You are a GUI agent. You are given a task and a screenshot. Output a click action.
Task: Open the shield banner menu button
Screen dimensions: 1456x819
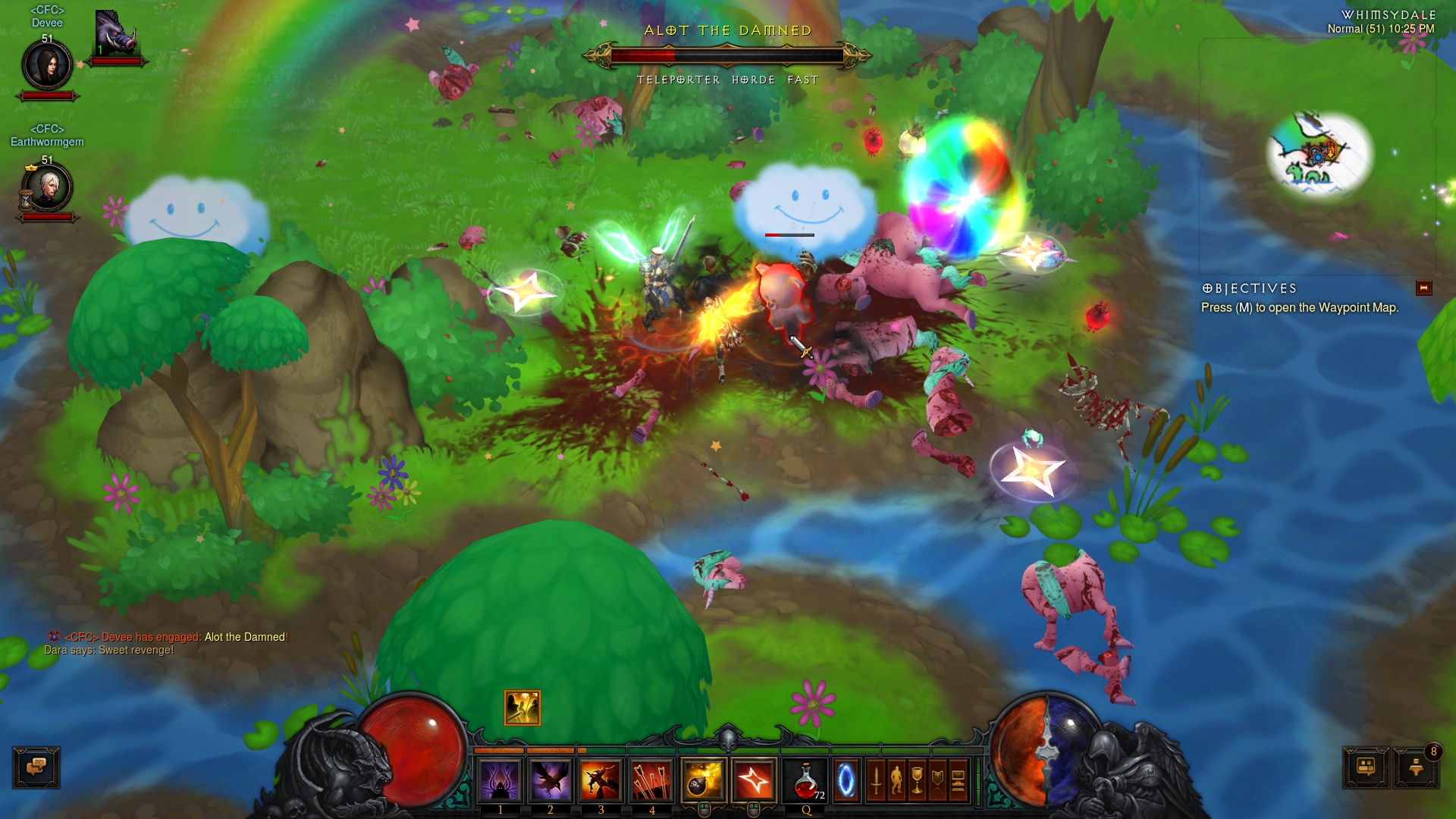click(x=937, y=780)
